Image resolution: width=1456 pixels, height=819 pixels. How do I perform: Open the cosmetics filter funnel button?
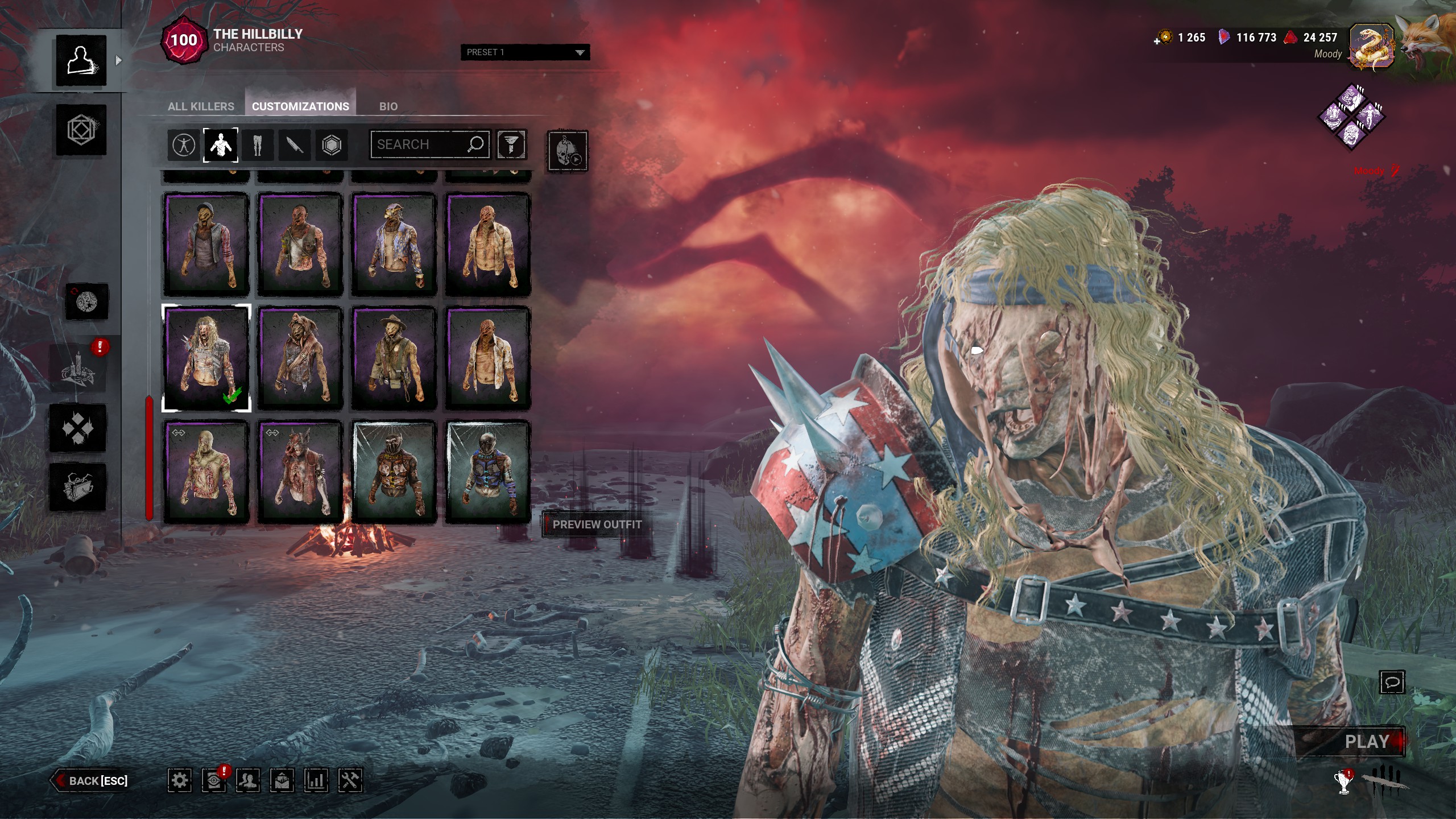511,144
